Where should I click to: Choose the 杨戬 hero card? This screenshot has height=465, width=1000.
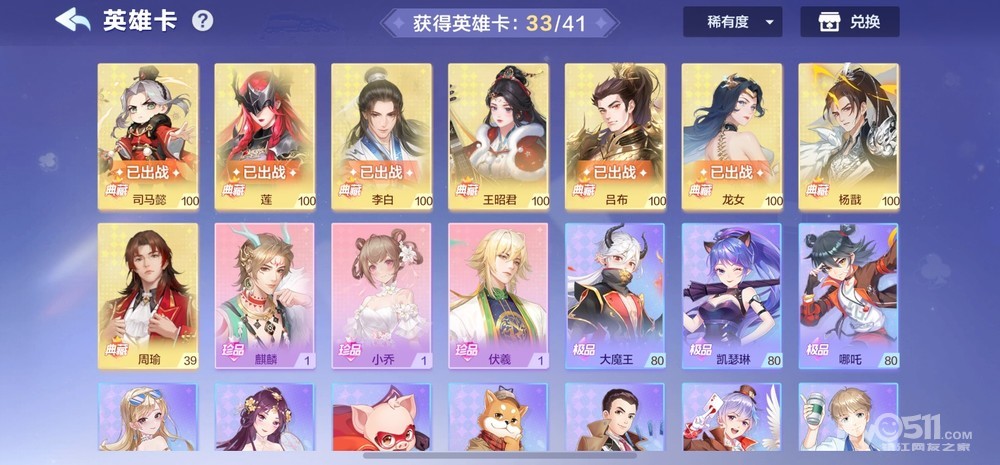click(x=848, y=136)
